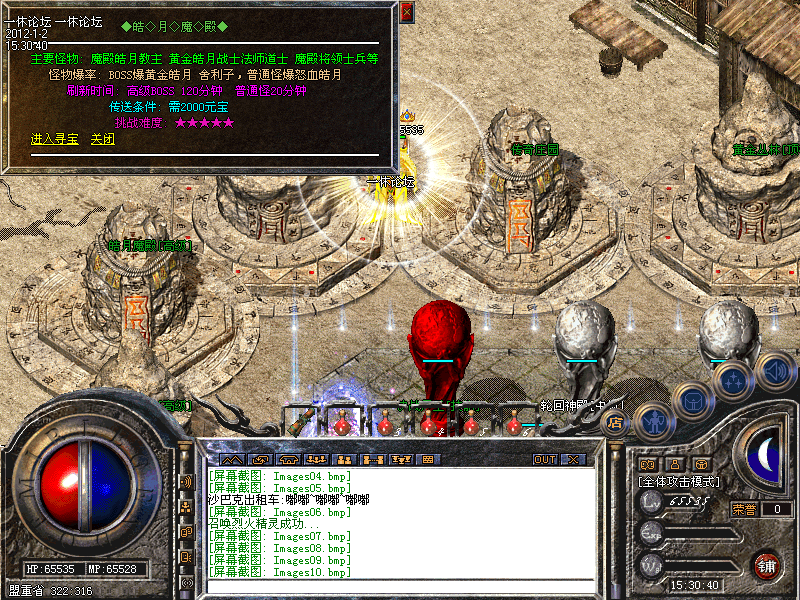Click the red 铺 stall button

point(768,566)
